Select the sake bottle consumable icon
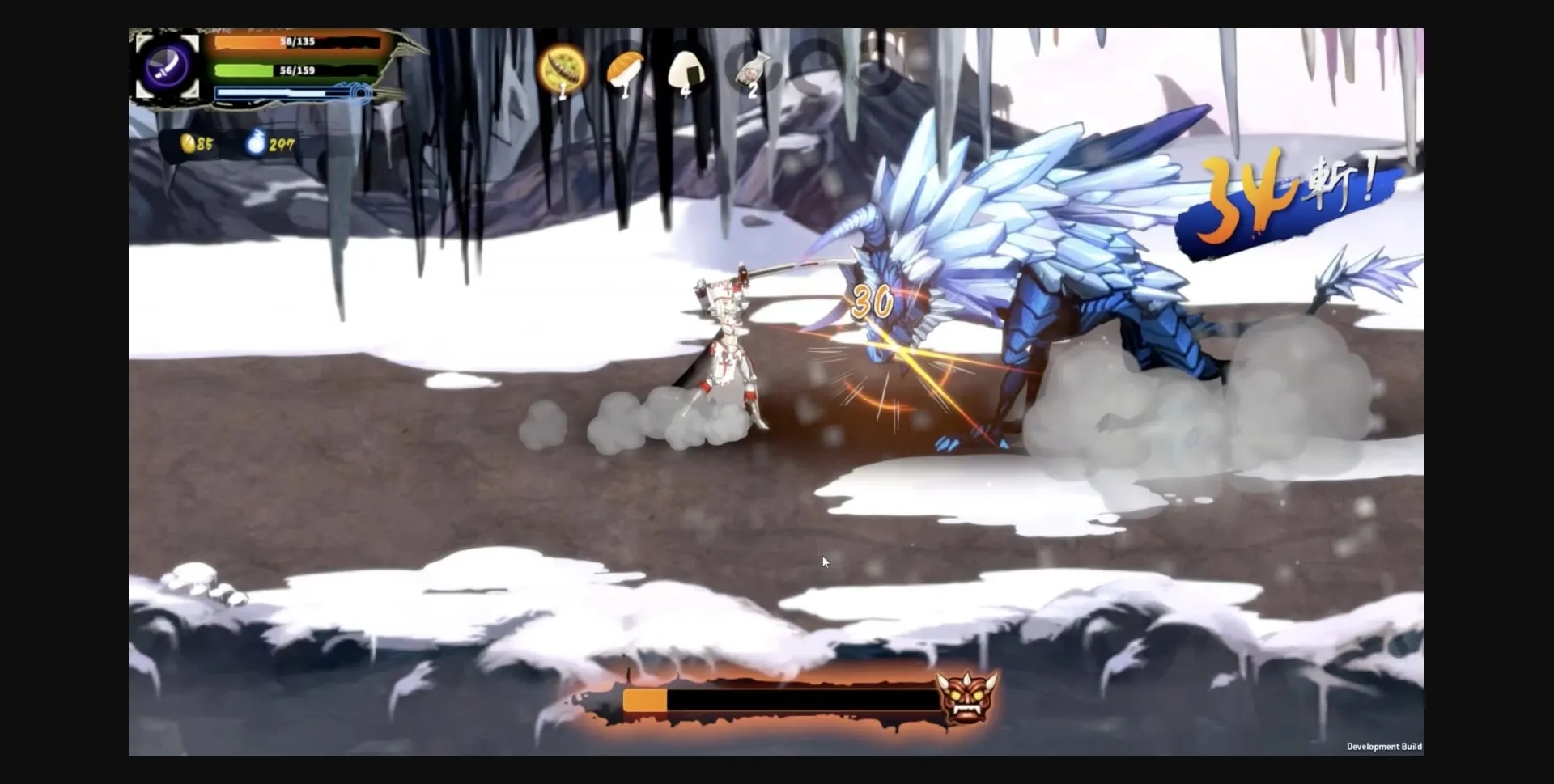The width and height of the screenshot is (1554, 784). pyautogui.click(x=749, y=71)
